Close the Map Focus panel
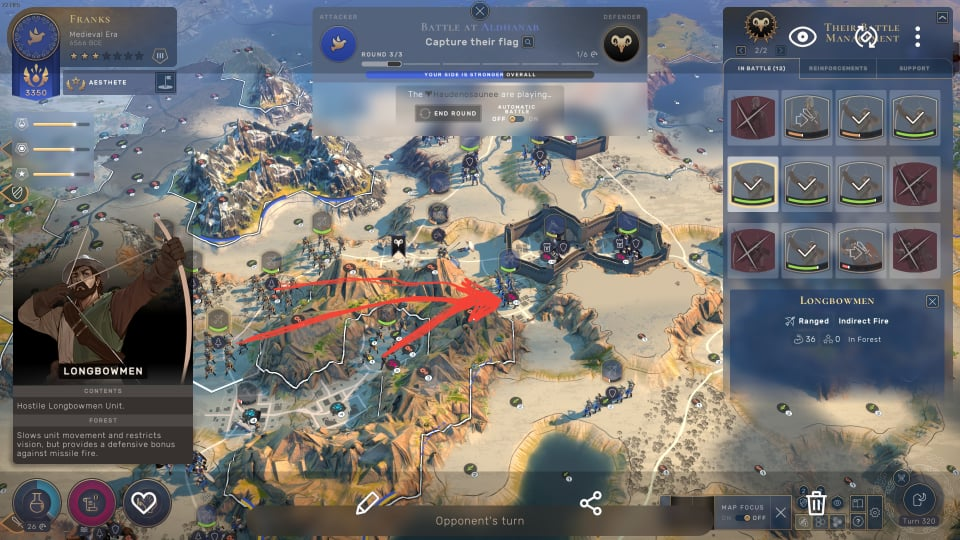Viewport: 960px width, 540px height. click(x=781, y=513)
